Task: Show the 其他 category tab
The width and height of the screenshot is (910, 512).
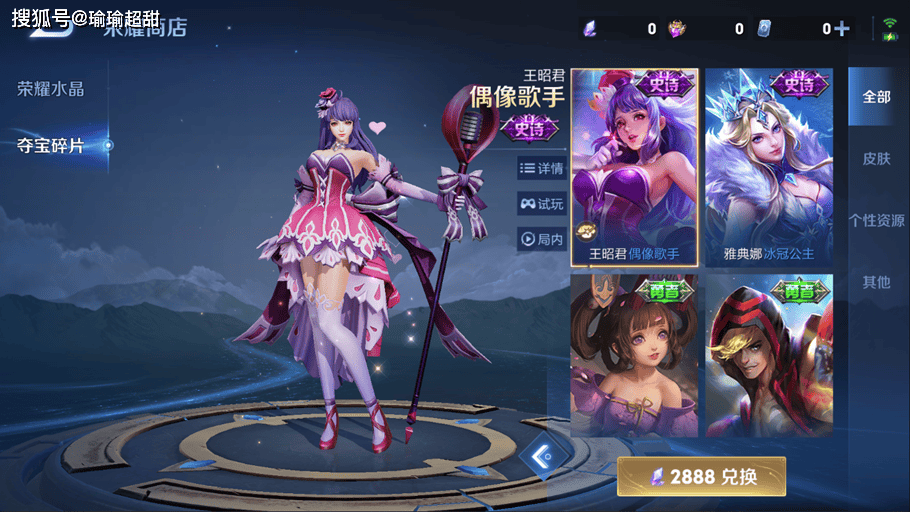Action: 876,283
